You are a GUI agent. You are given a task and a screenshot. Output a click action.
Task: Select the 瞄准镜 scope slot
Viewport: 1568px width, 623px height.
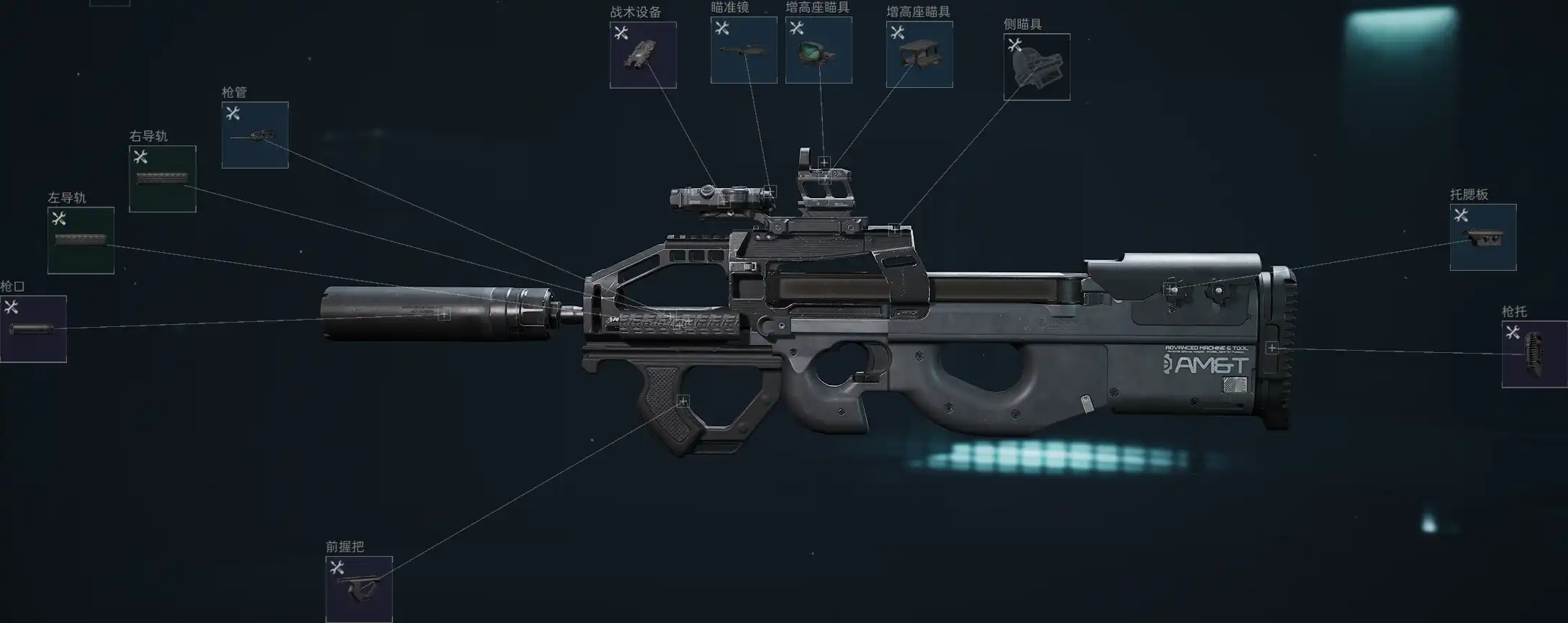click(743, 50)
